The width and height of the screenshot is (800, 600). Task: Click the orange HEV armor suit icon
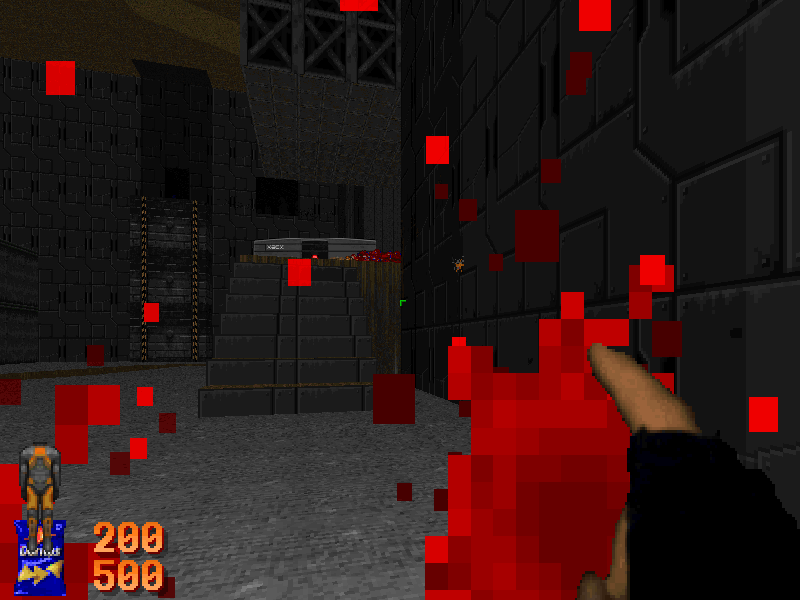pyautogui.click(x=40, y=483)
